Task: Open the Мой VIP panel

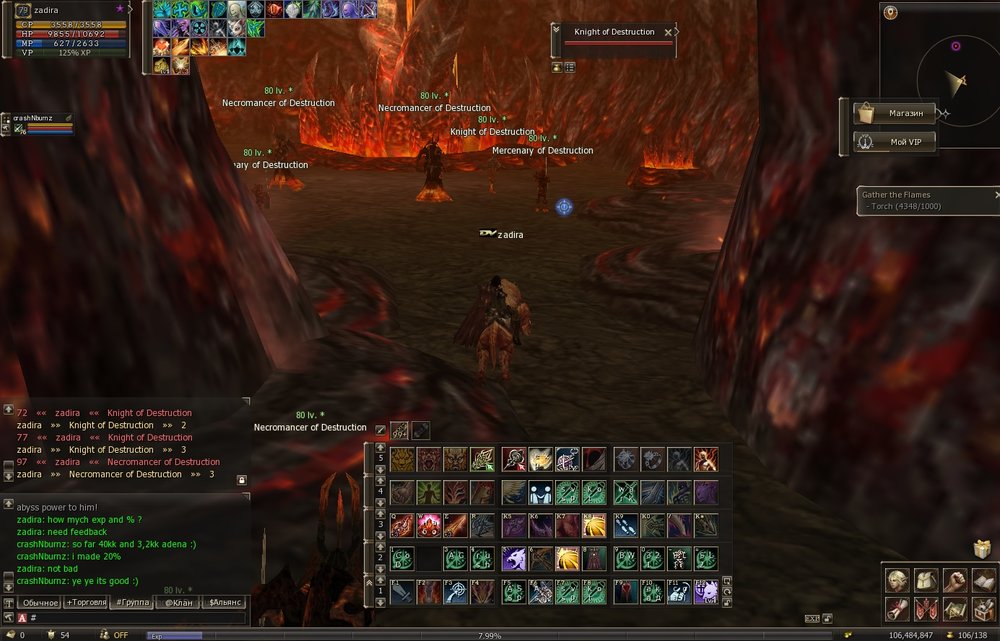Action: coord(895,142)
